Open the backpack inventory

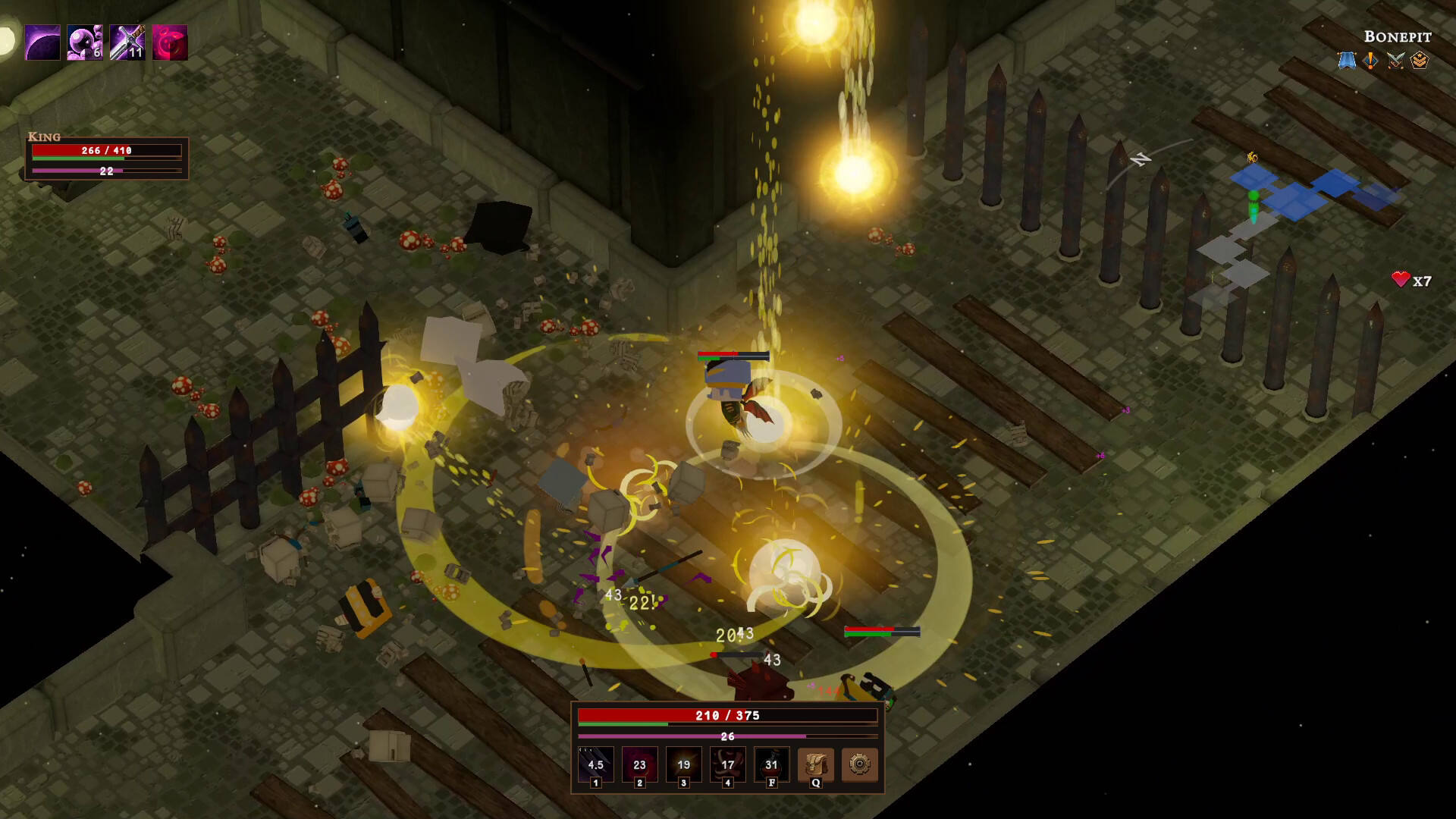pyautogui.click(x=815, y=764)
